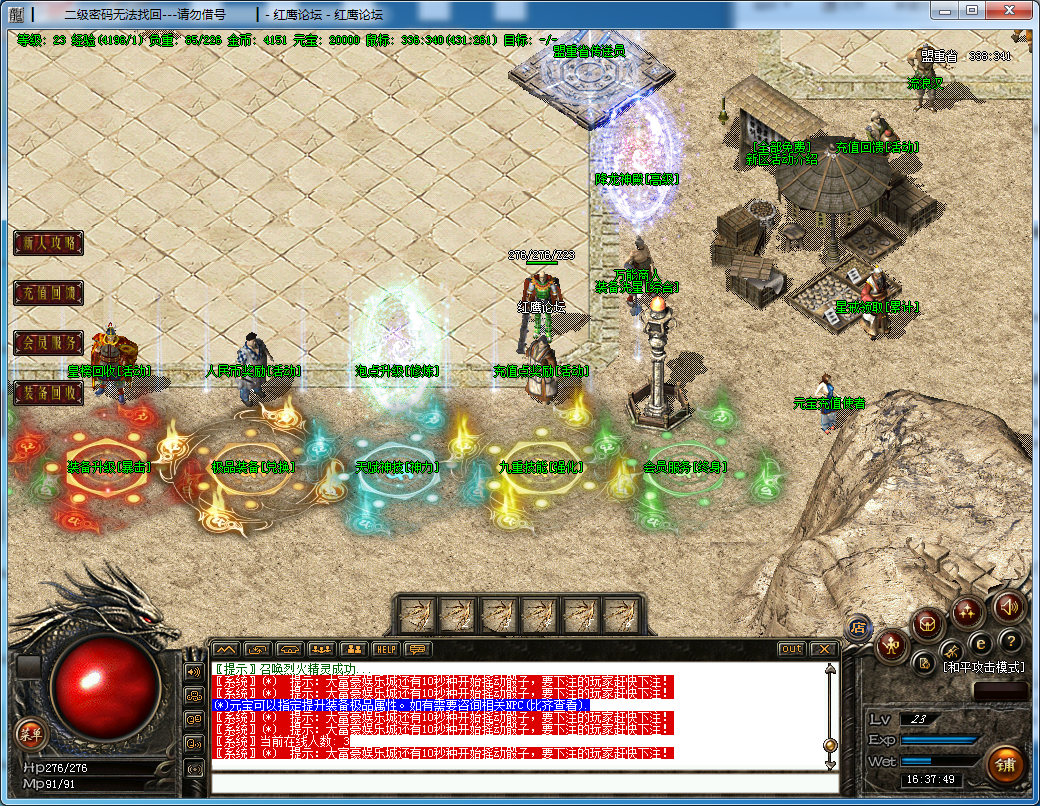Click the 'out' button on chat bar
Image resolution: width=1040 pixels, height=806 pixels.
coord(792,649)
